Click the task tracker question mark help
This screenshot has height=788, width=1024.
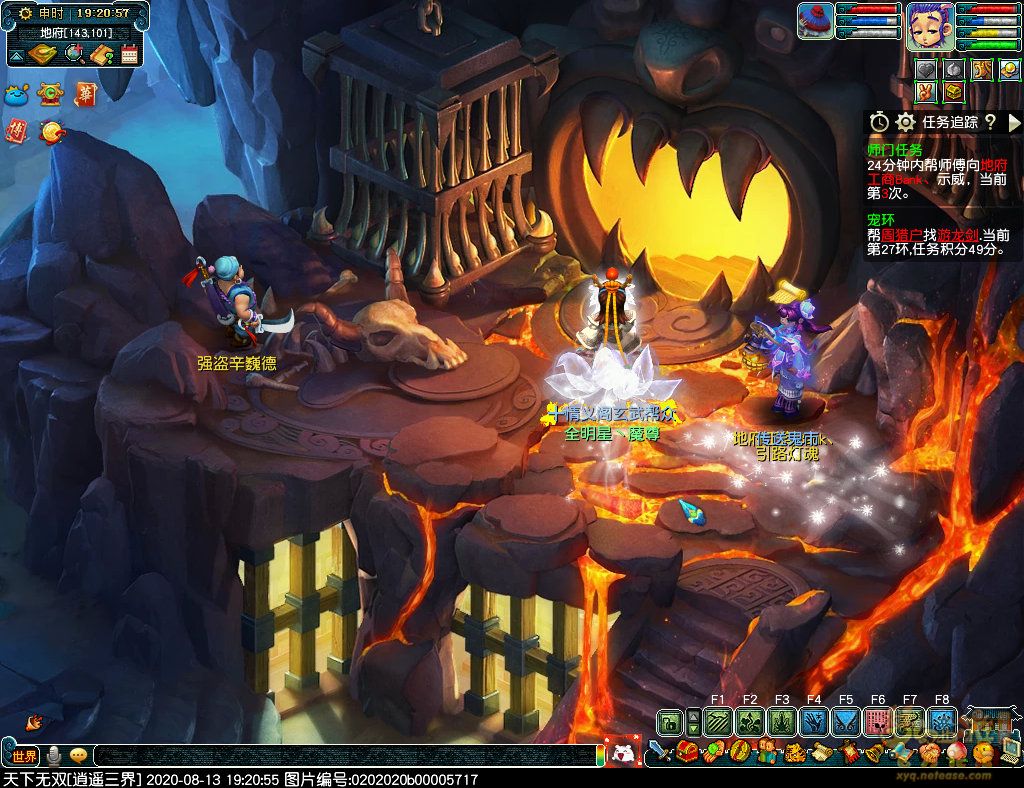tap(990, 122)
